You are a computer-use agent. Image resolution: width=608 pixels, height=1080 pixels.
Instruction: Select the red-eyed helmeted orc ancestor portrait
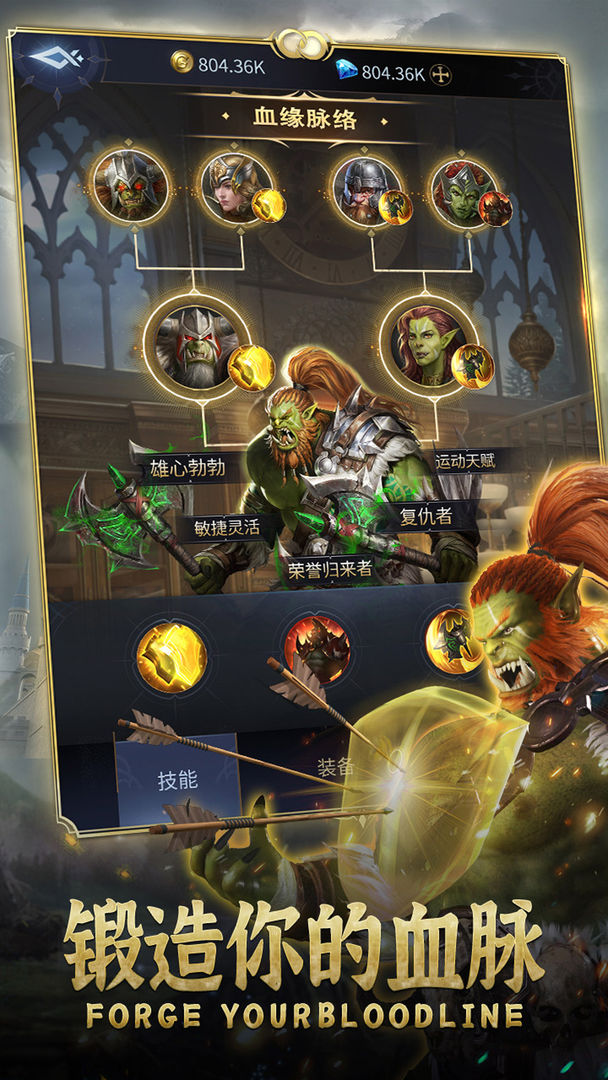click(128, 184)
